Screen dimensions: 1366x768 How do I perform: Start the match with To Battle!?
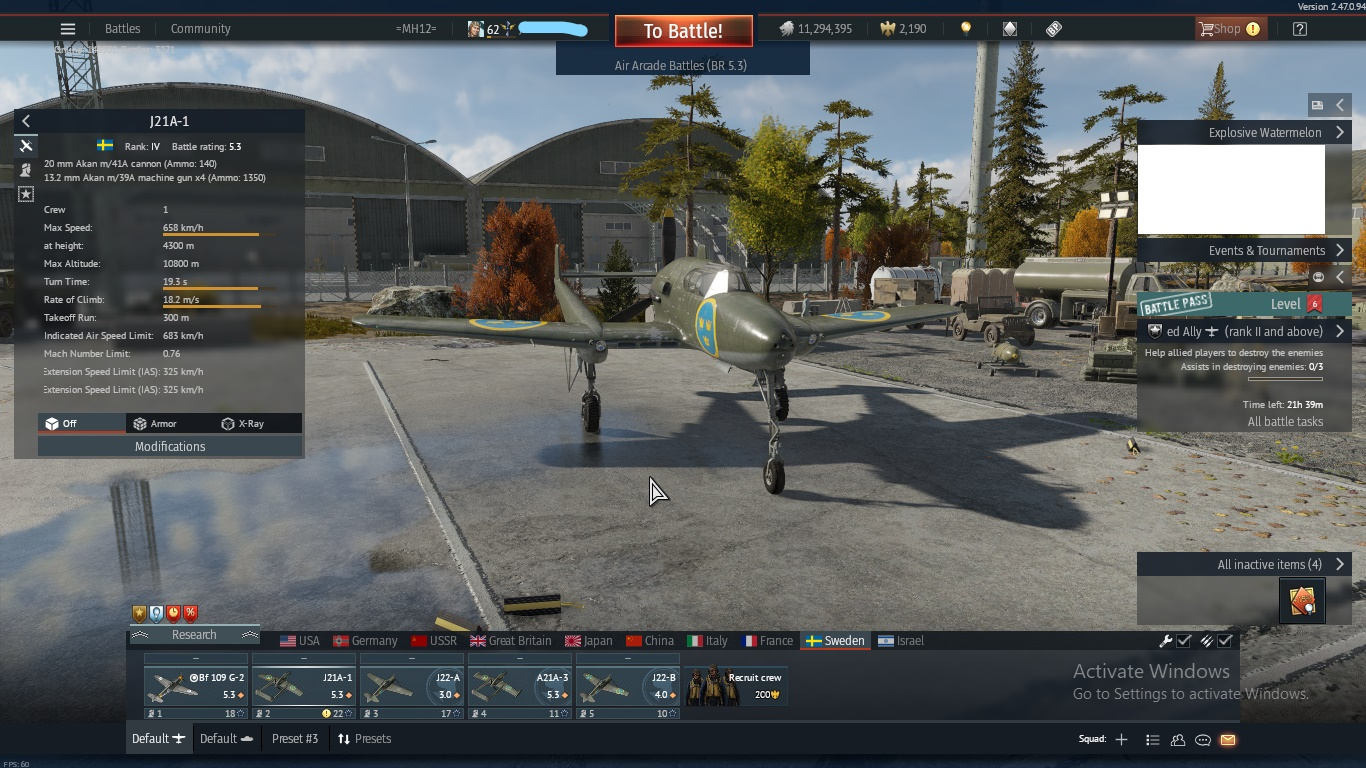click(x=683, y=31)
